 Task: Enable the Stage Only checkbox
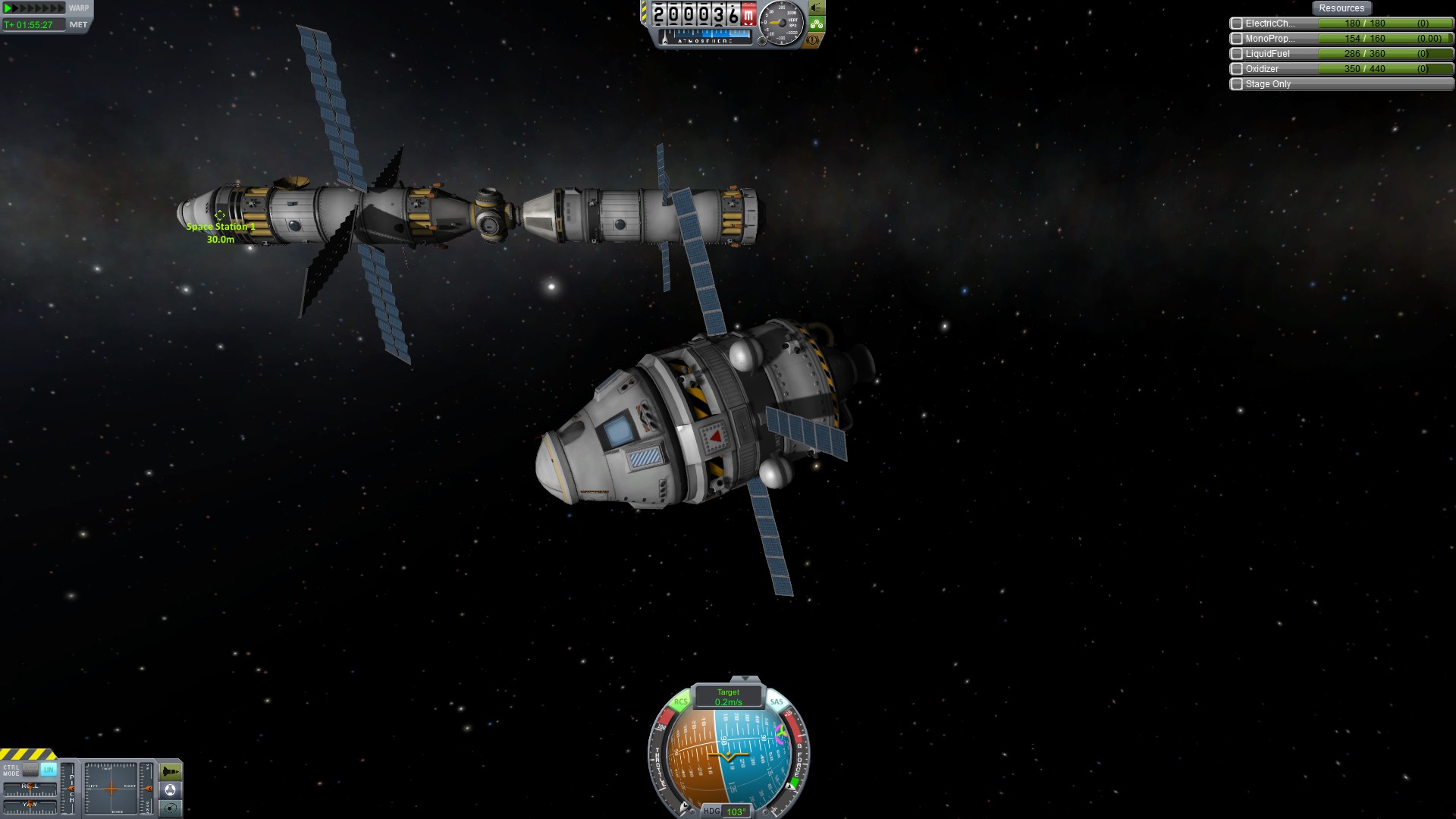coord(1237,84)
